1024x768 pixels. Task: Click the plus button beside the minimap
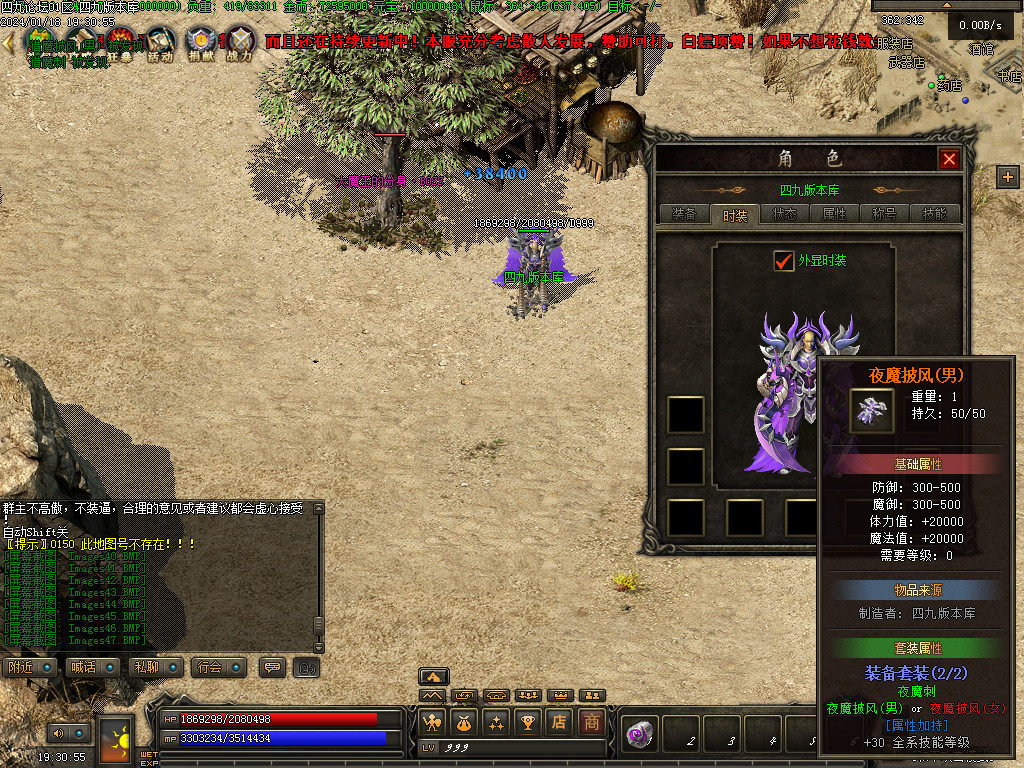(1007, 177)
